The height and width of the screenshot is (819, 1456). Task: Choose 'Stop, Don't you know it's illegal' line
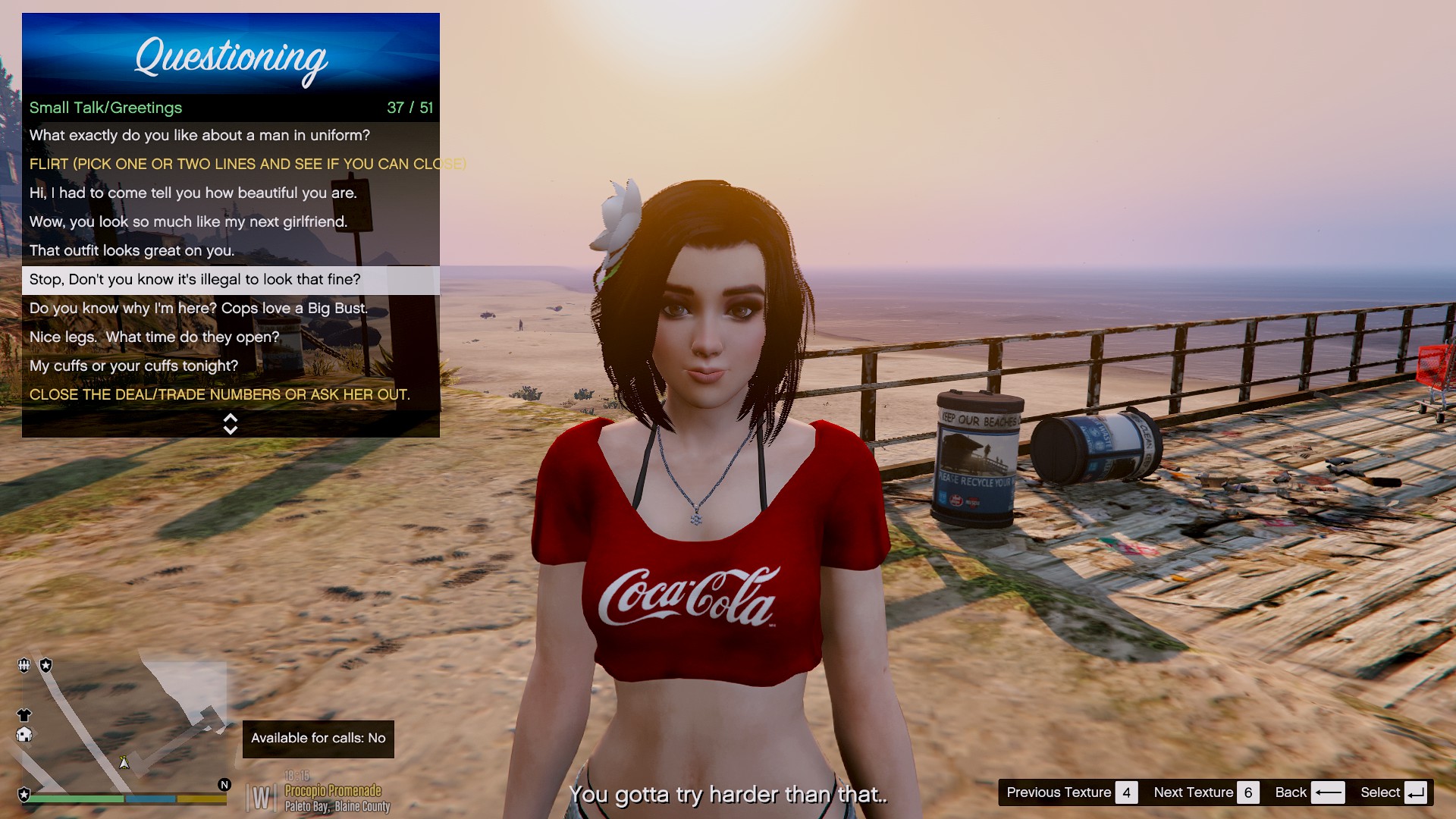coord(195,280)
